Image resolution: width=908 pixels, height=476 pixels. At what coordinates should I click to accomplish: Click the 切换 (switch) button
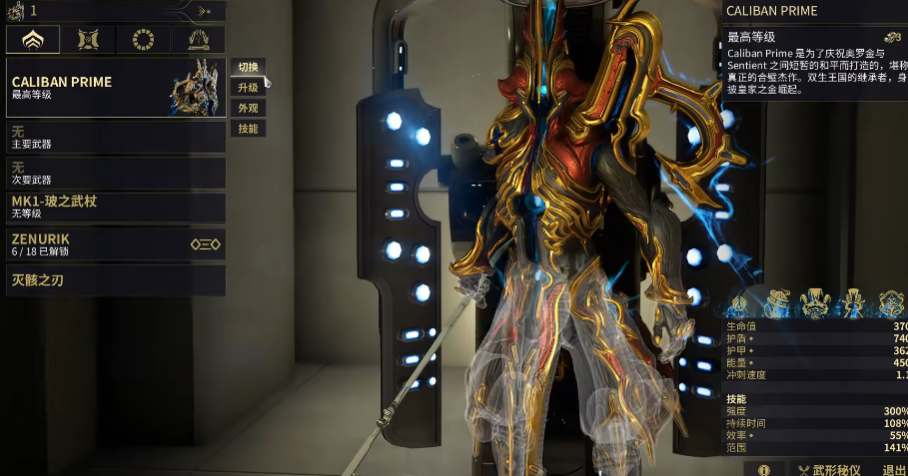coord(248,67)
